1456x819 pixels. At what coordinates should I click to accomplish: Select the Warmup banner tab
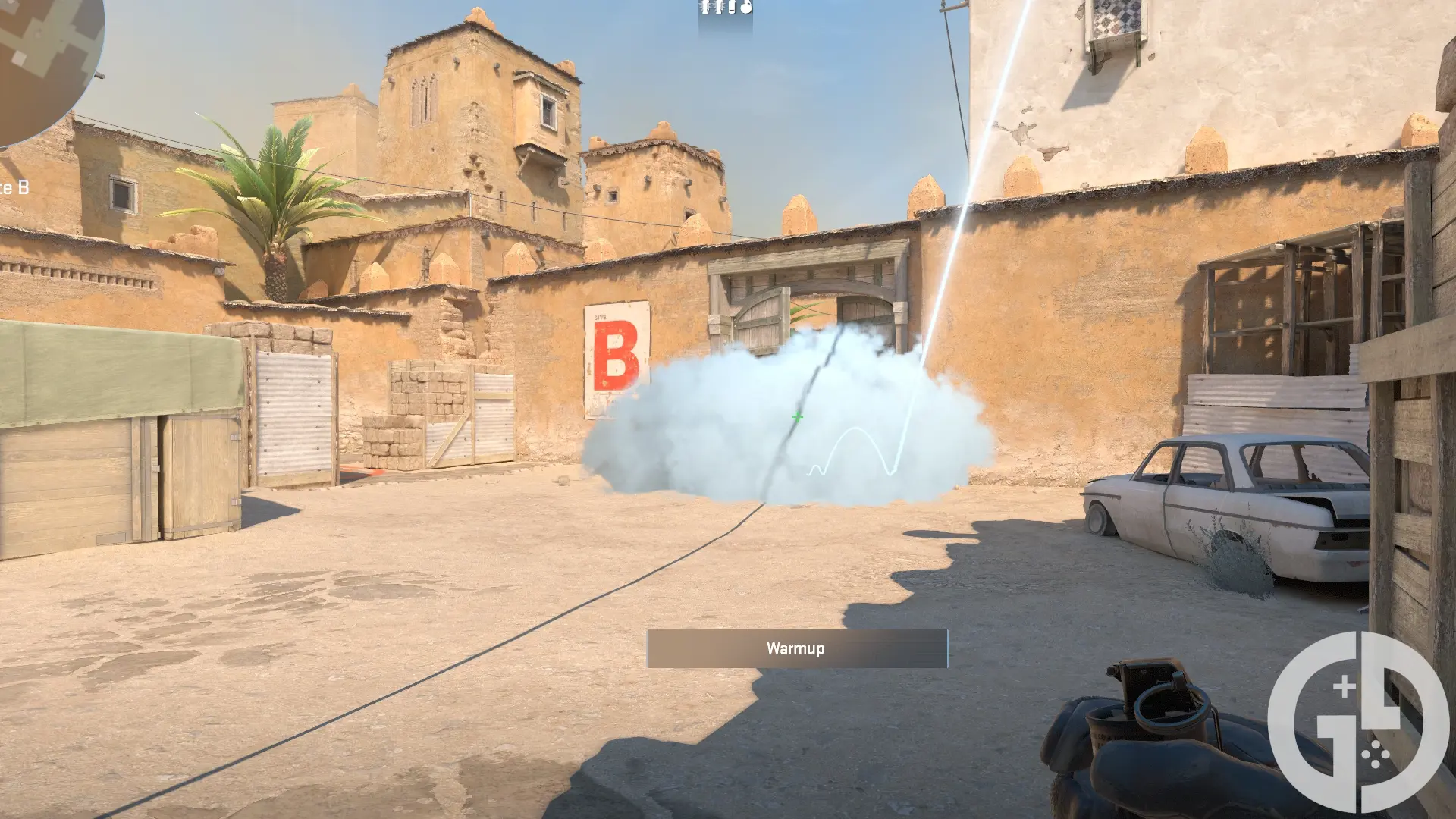pyautogui.click(x=797, y=649)
